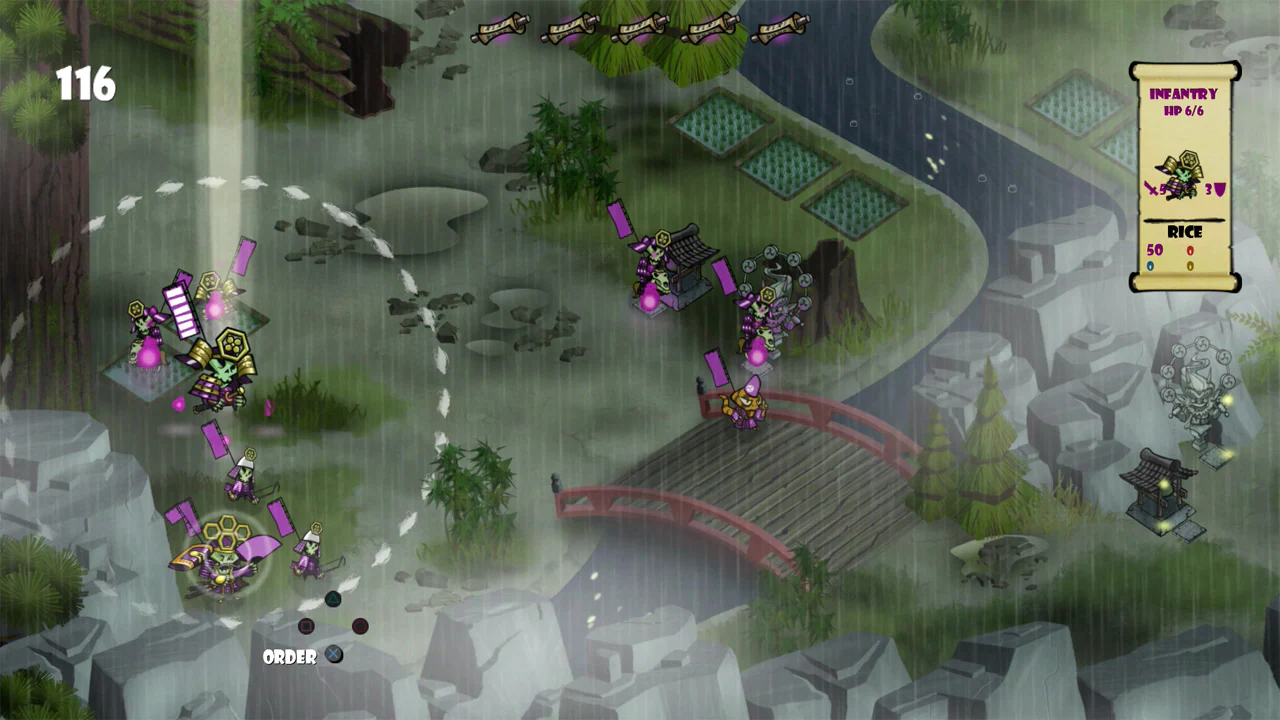Open the INFANTRY header on the scroll

tap(1183, 93)
